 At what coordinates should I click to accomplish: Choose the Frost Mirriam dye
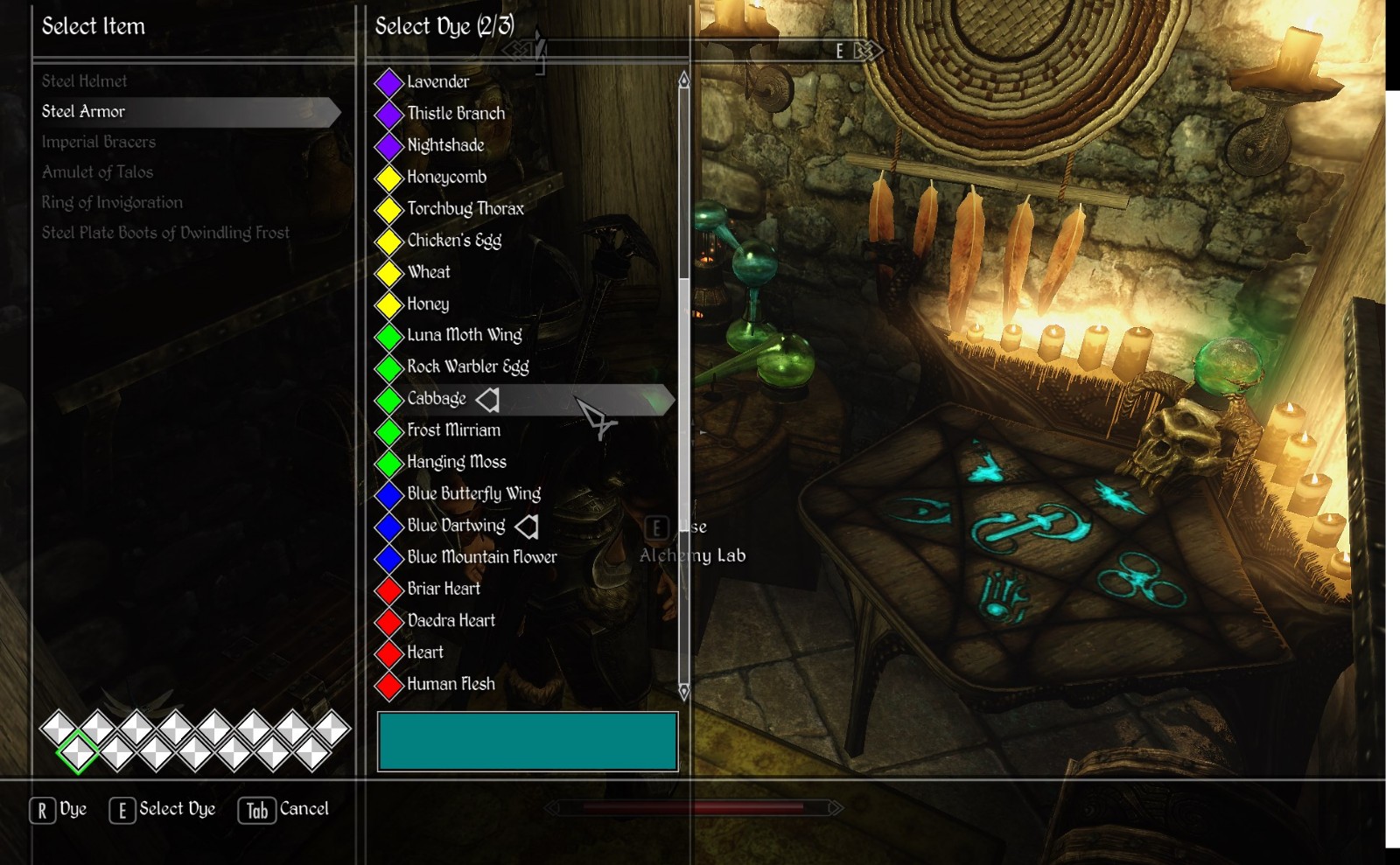[453, 430]
